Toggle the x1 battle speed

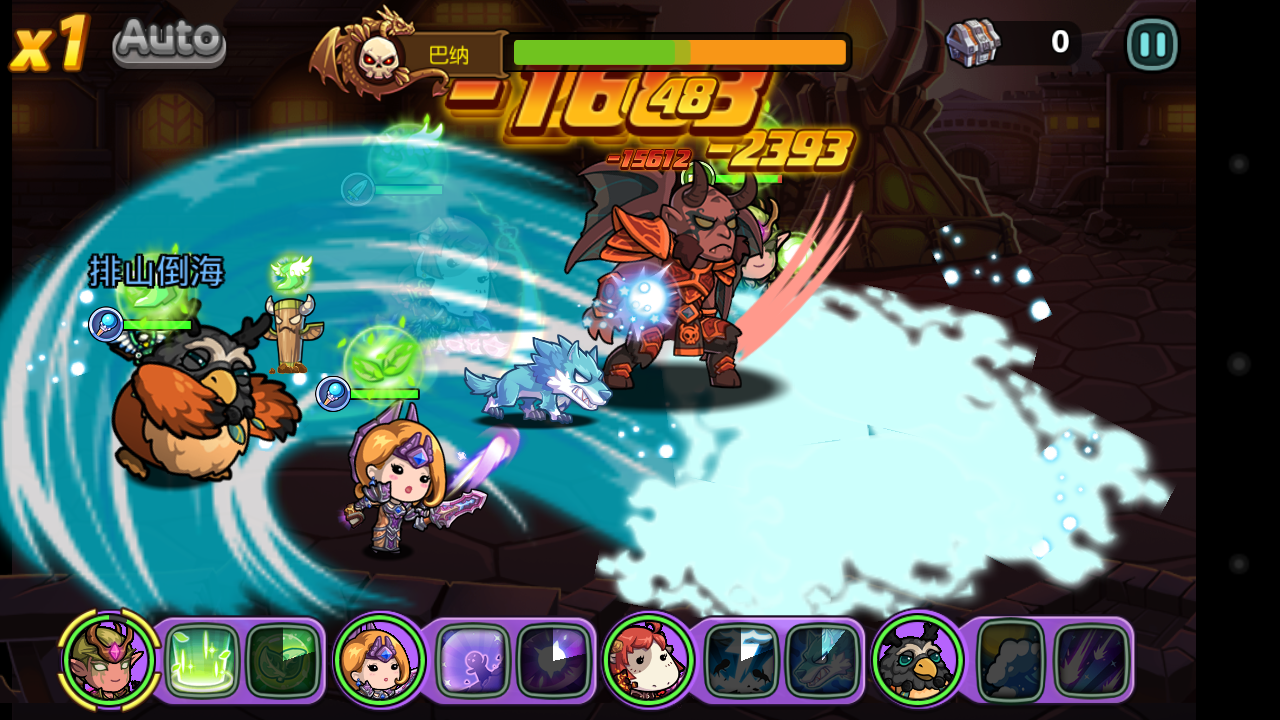click(49, 44)
